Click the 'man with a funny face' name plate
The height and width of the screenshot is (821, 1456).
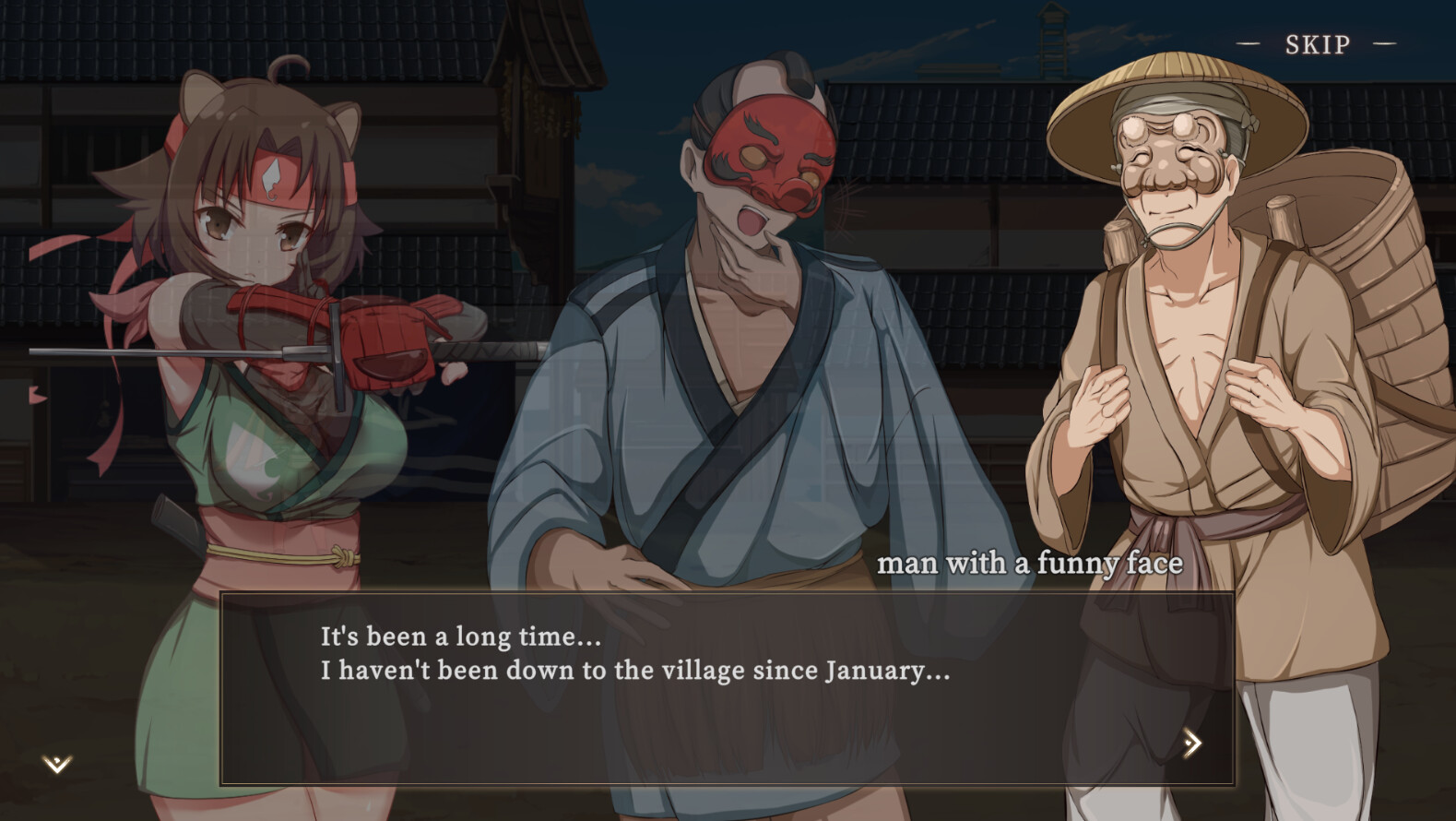[1035, 563]
